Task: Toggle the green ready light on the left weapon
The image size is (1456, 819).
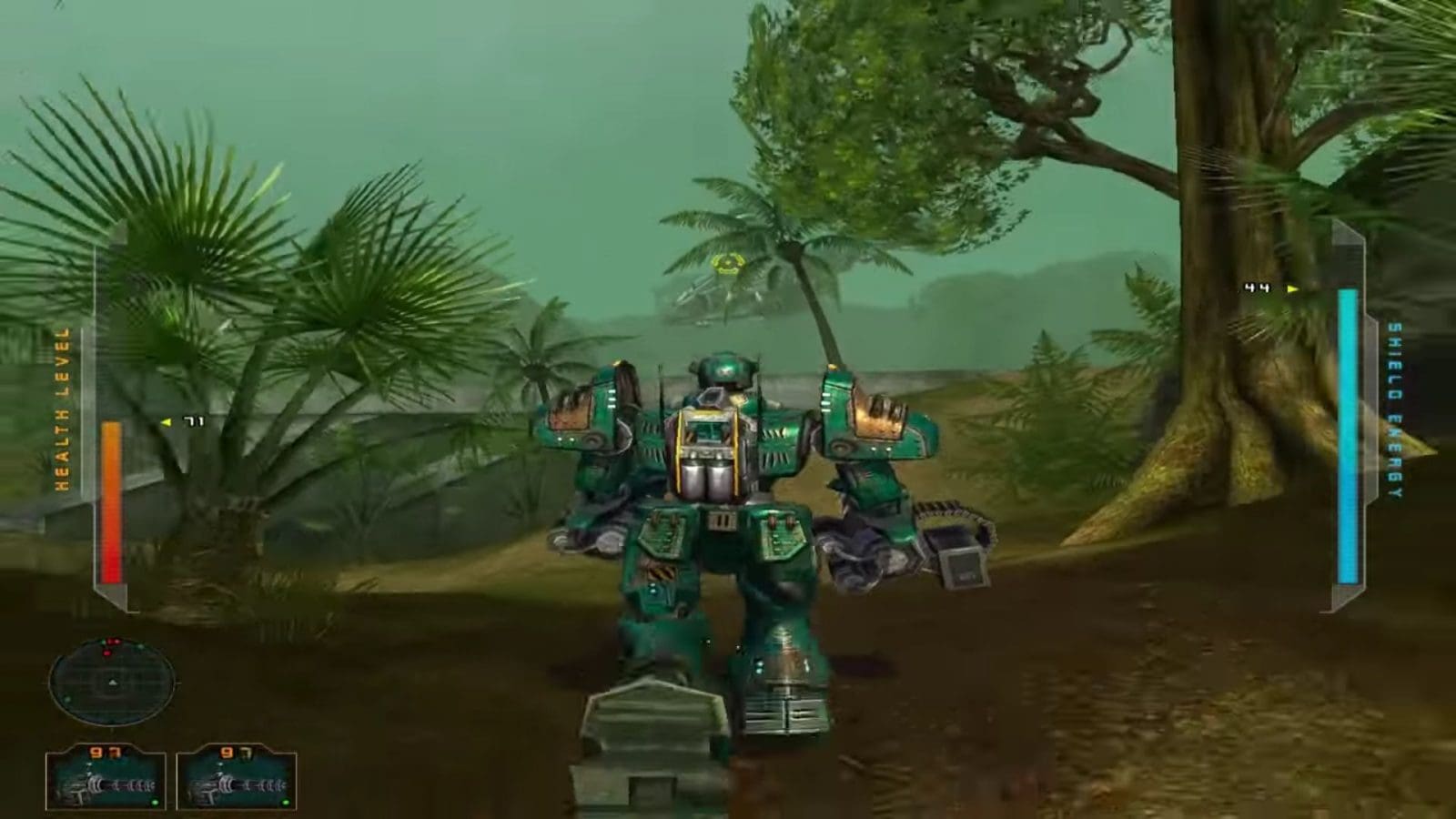Action: click(x=154, y=802)
